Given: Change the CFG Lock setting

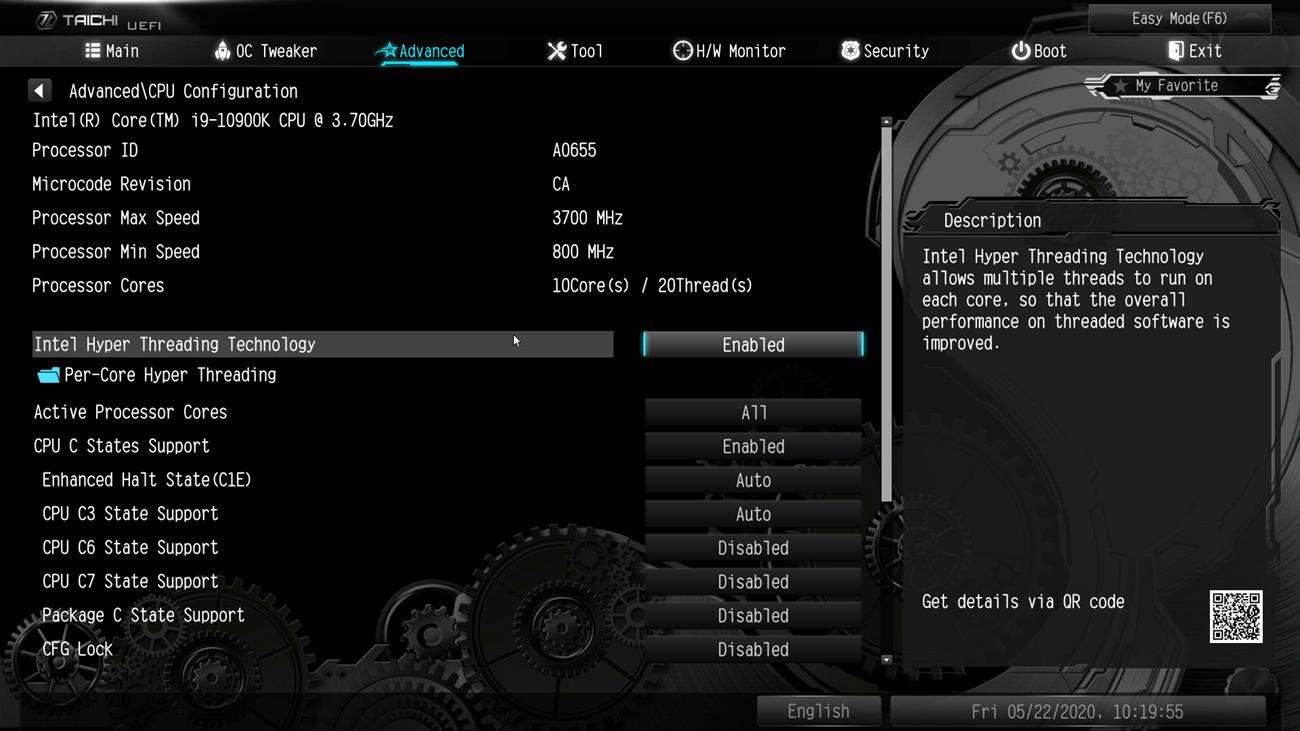Looking at the screenshot, I should click(x=753, y=650).
